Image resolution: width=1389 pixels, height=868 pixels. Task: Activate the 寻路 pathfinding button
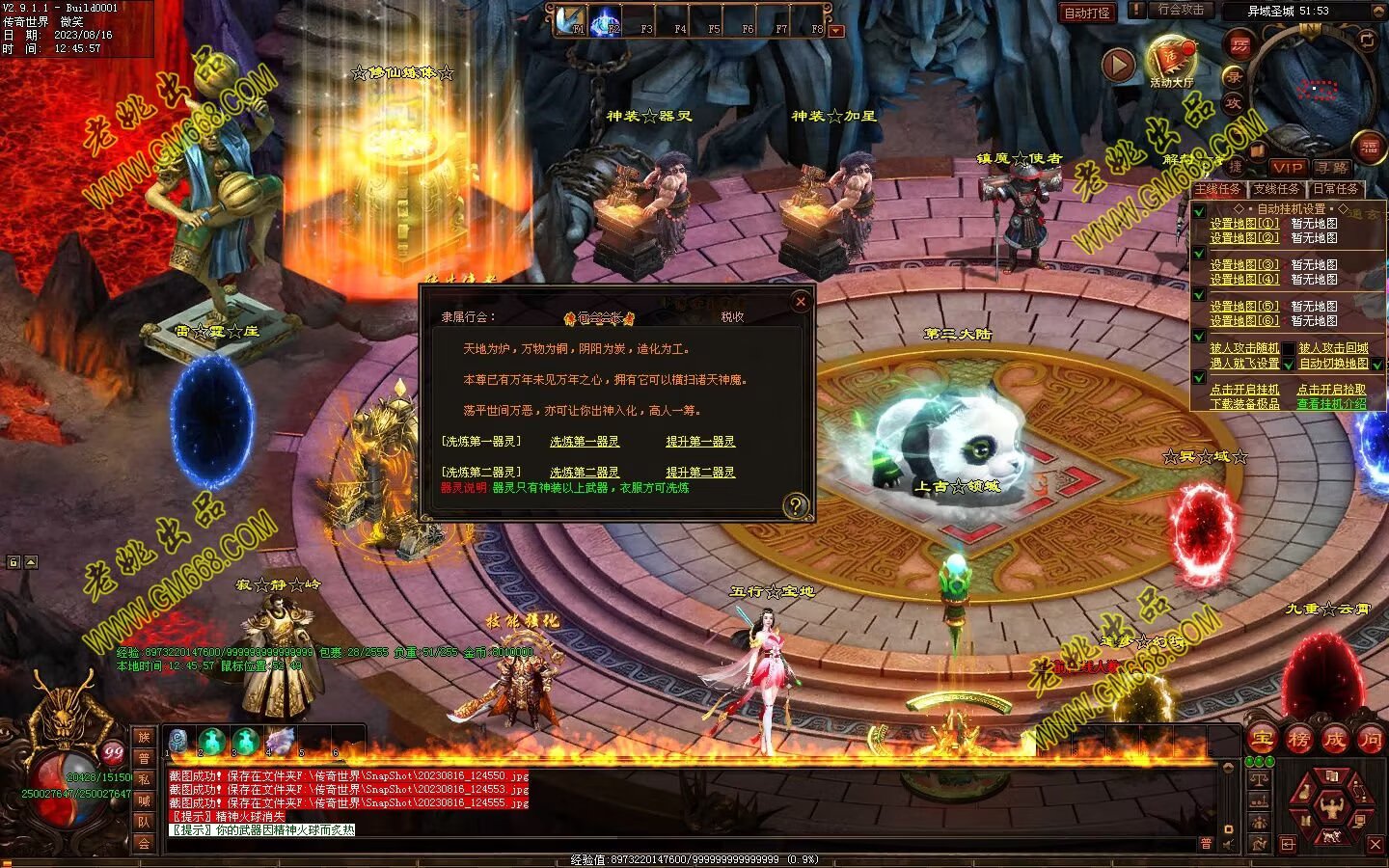point(1332,168)
